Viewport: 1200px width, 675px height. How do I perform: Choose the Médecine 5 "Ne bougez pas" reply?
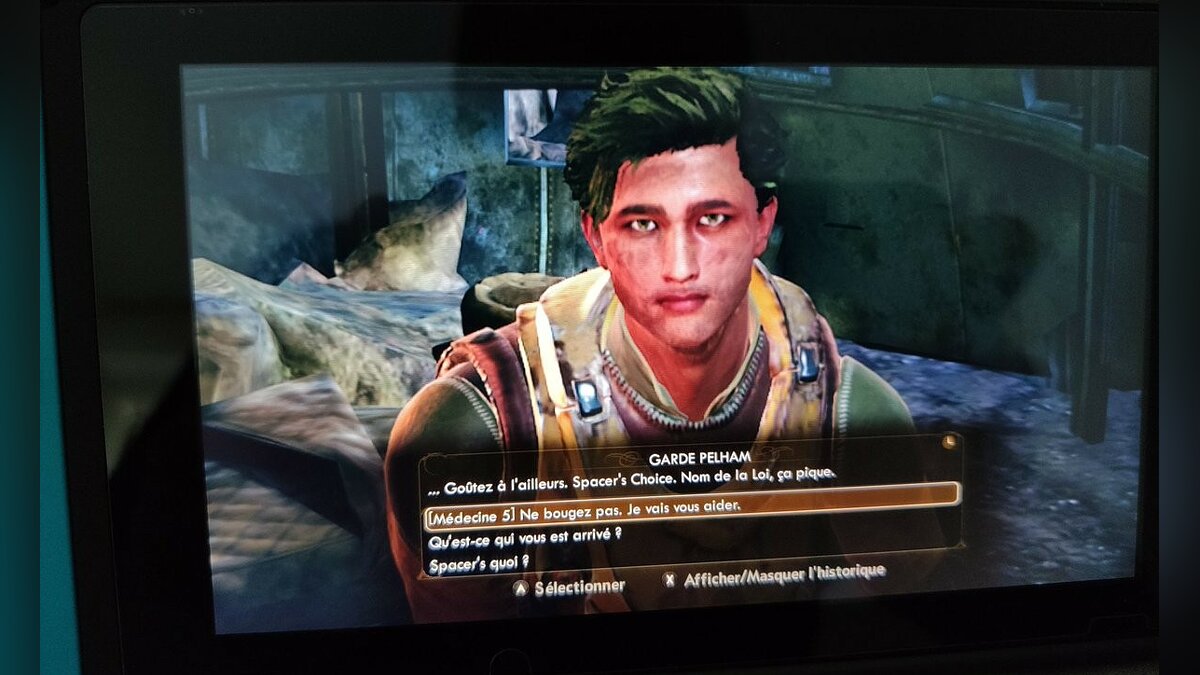point(585,508)
